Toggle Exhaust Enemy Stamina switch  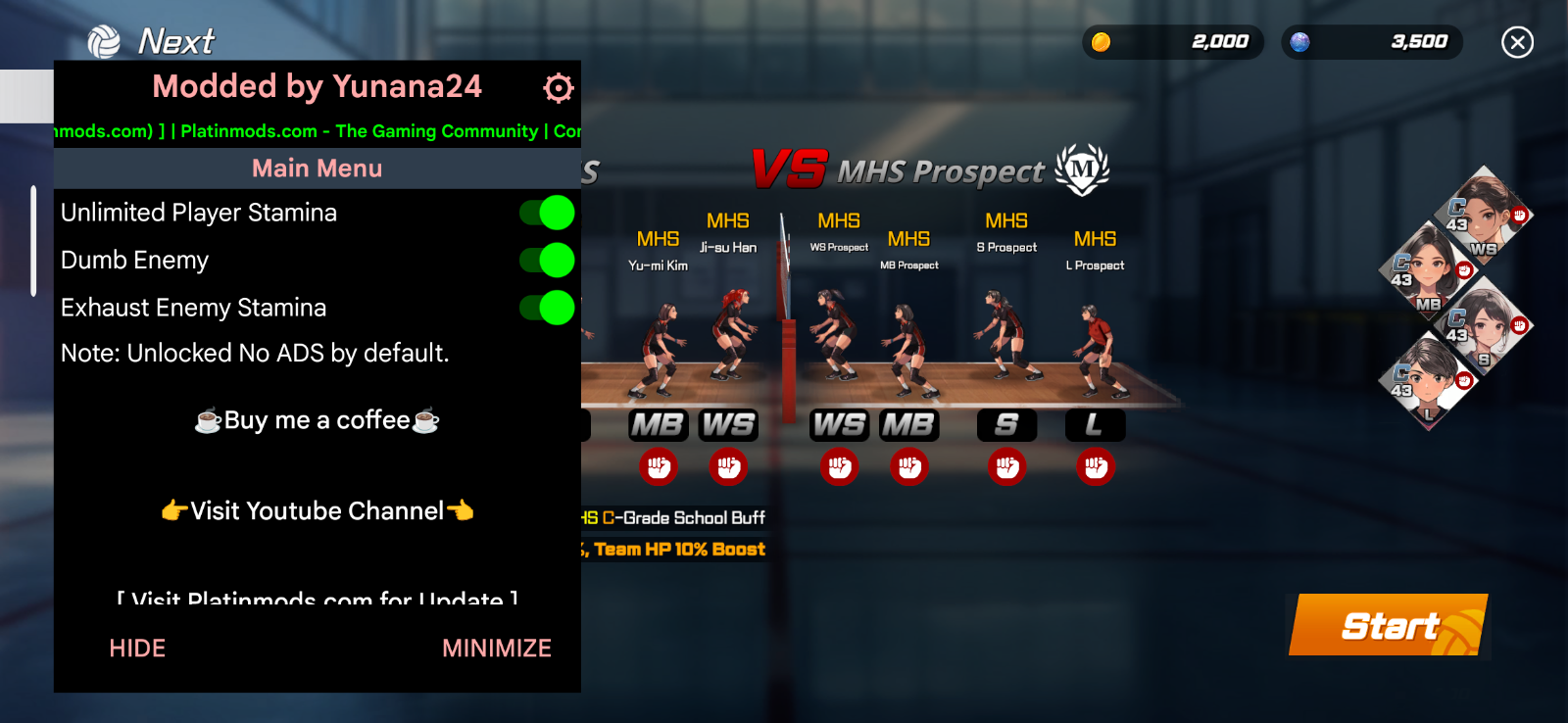547,308
